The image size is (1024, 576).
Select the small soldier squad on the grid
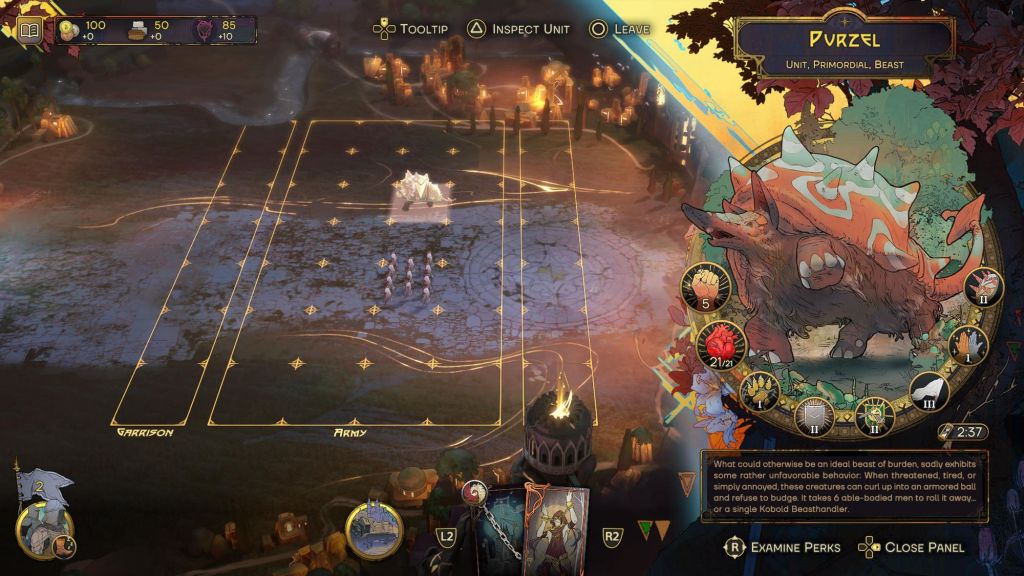point(409,277)
